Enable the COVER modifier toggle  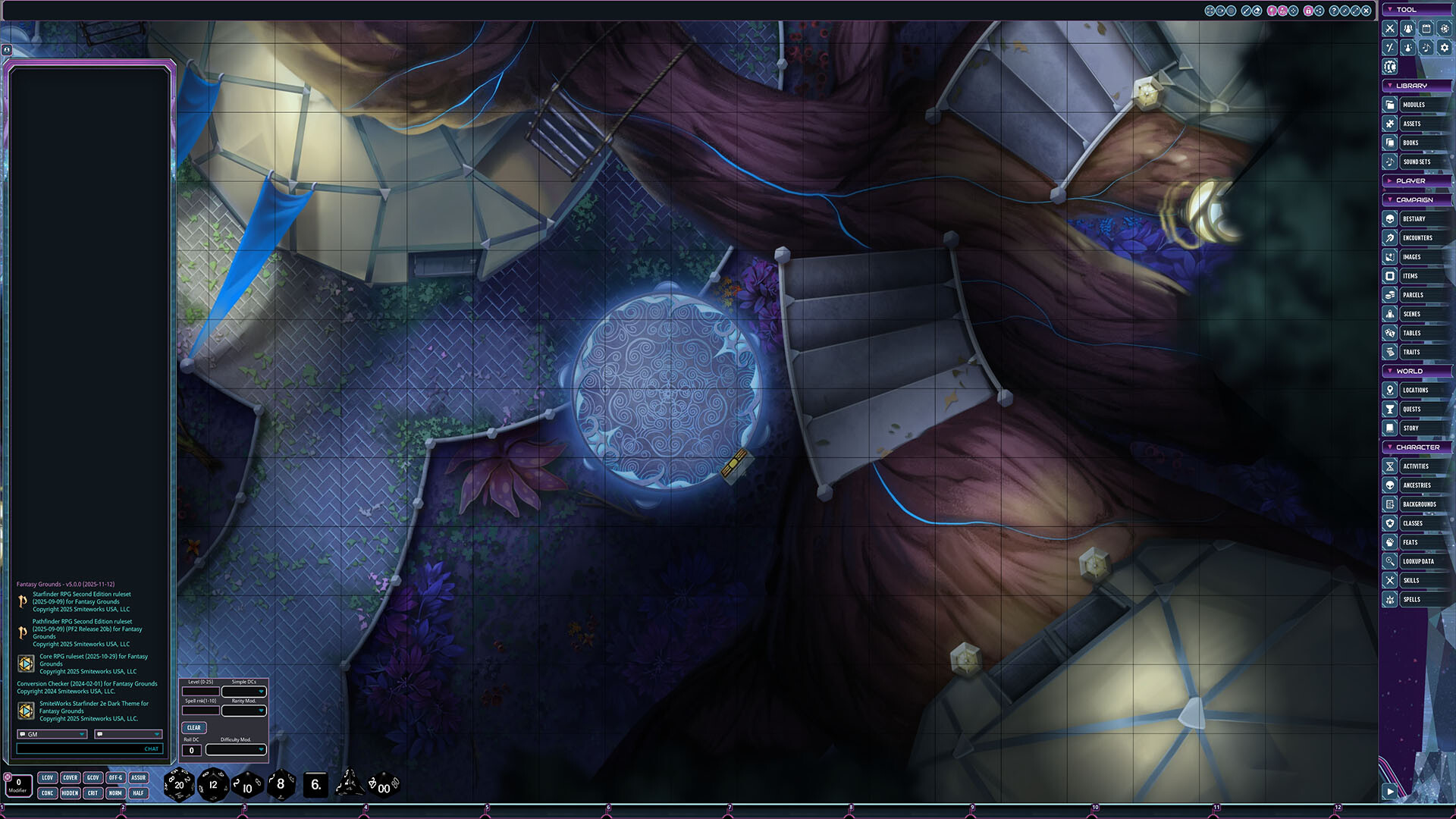coord(70,777)
